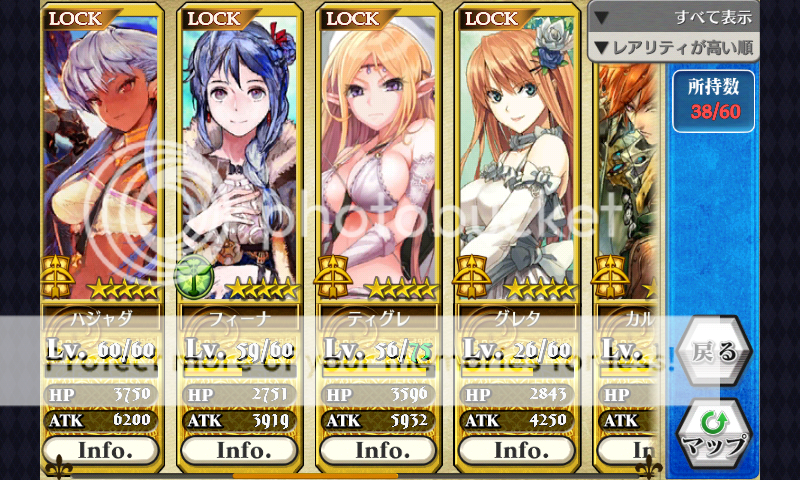Open Info for グレタ card
The image size is (800, 480).
click(519, 449)
